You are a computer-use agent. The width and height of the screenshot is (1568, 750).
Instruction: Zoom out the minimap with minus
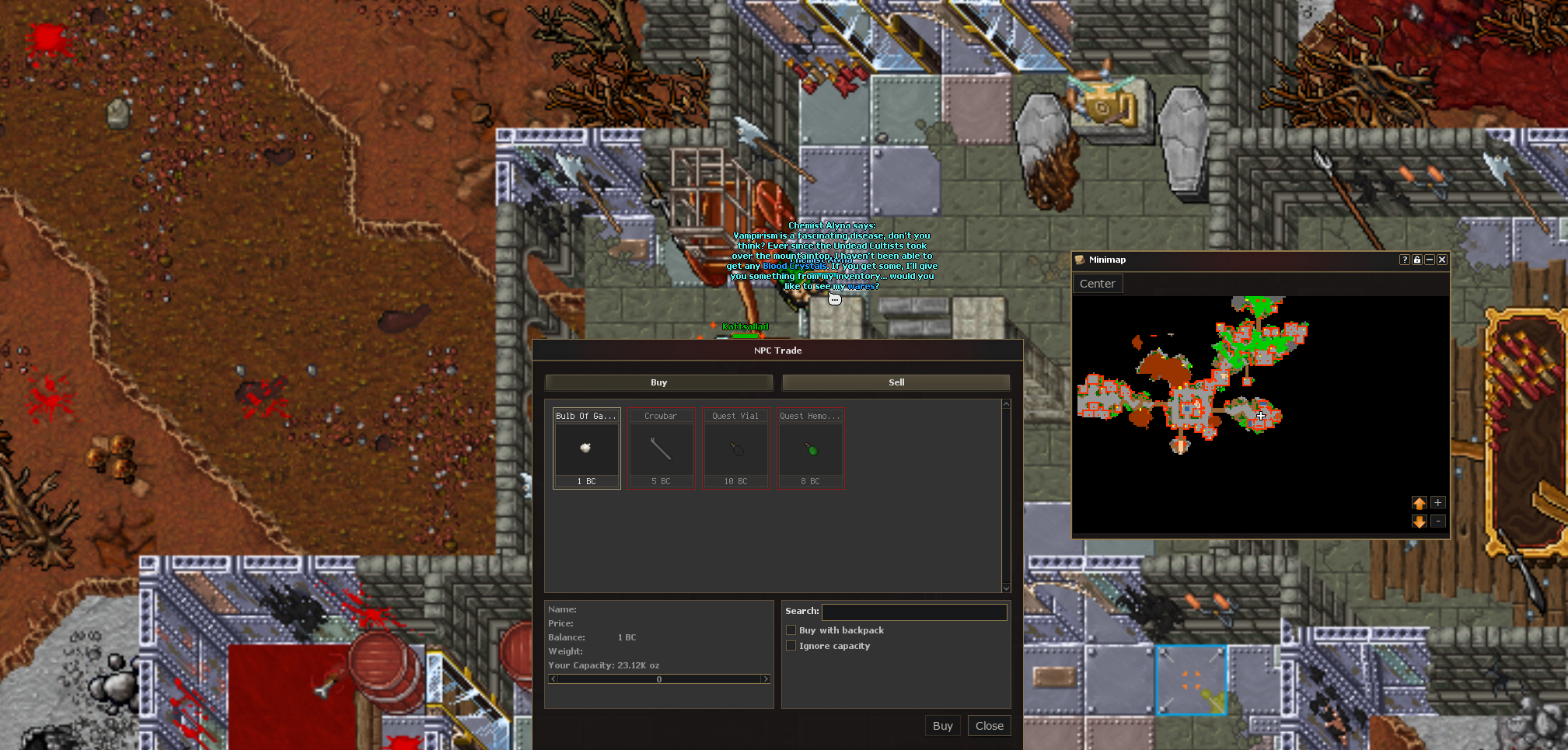pos(1438,522)
